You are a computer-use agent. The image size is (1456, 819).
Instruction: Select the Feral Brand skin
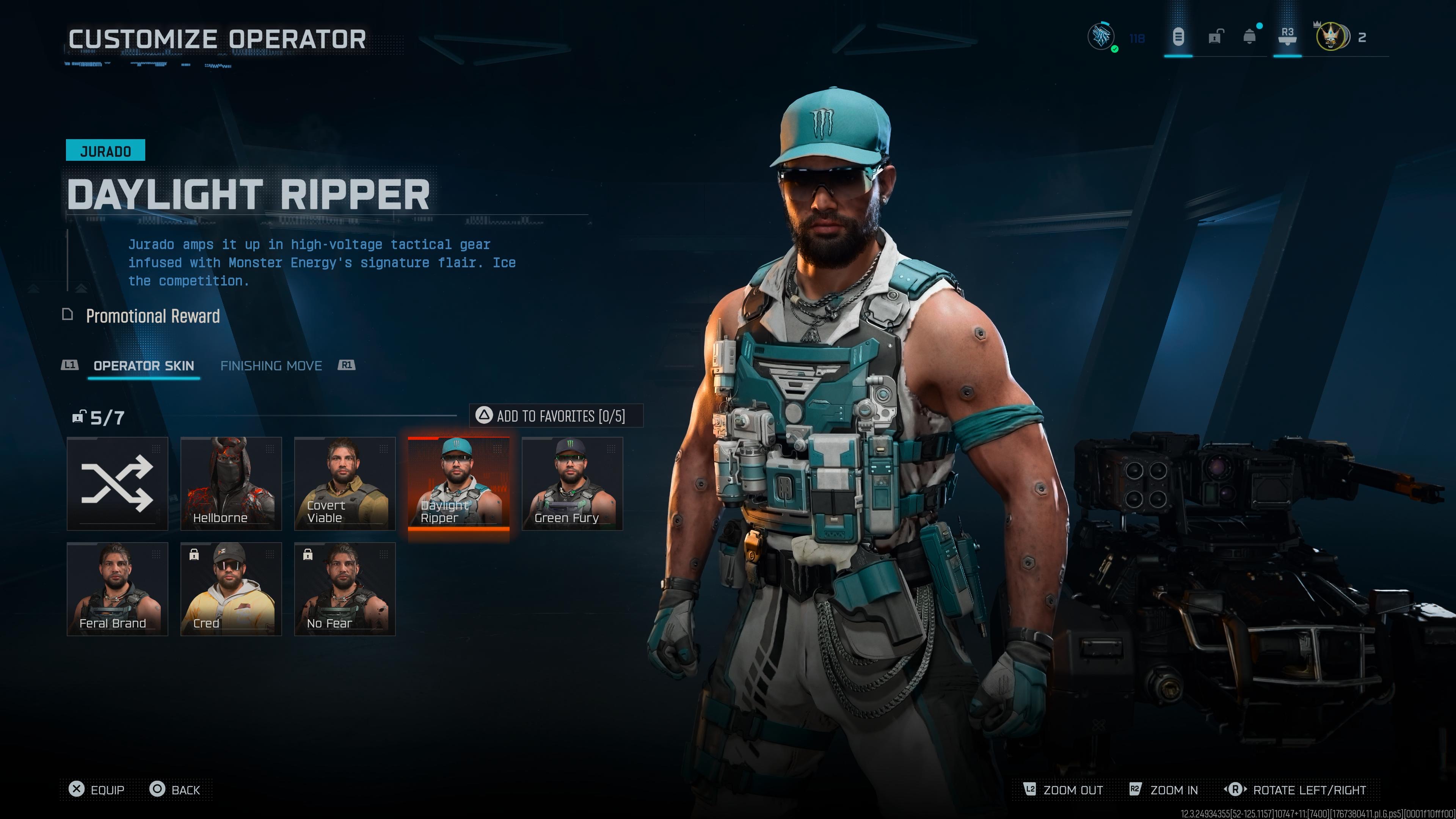117,589
